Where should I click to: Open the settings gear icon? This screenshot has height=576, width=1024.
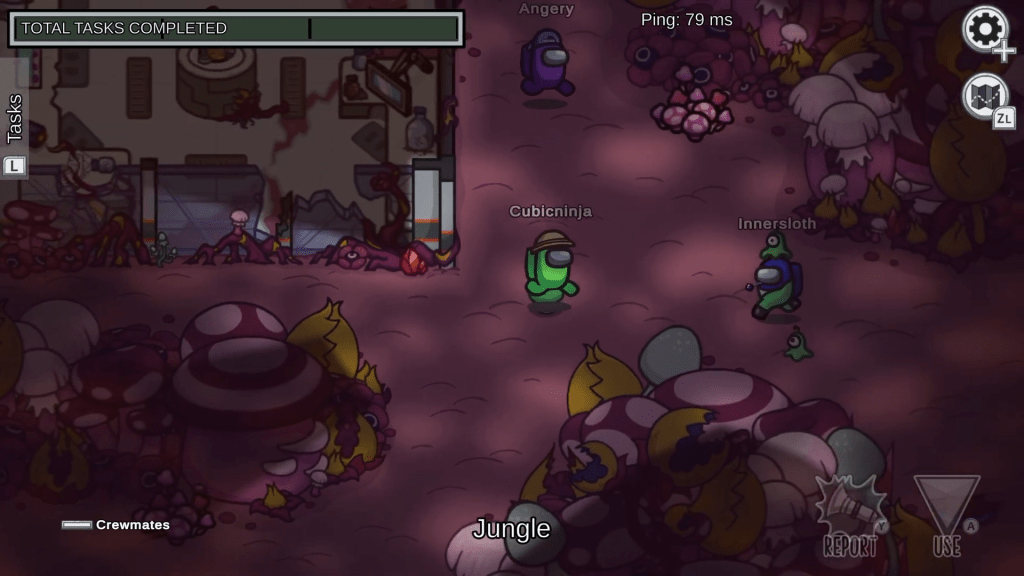click(985, 29)
